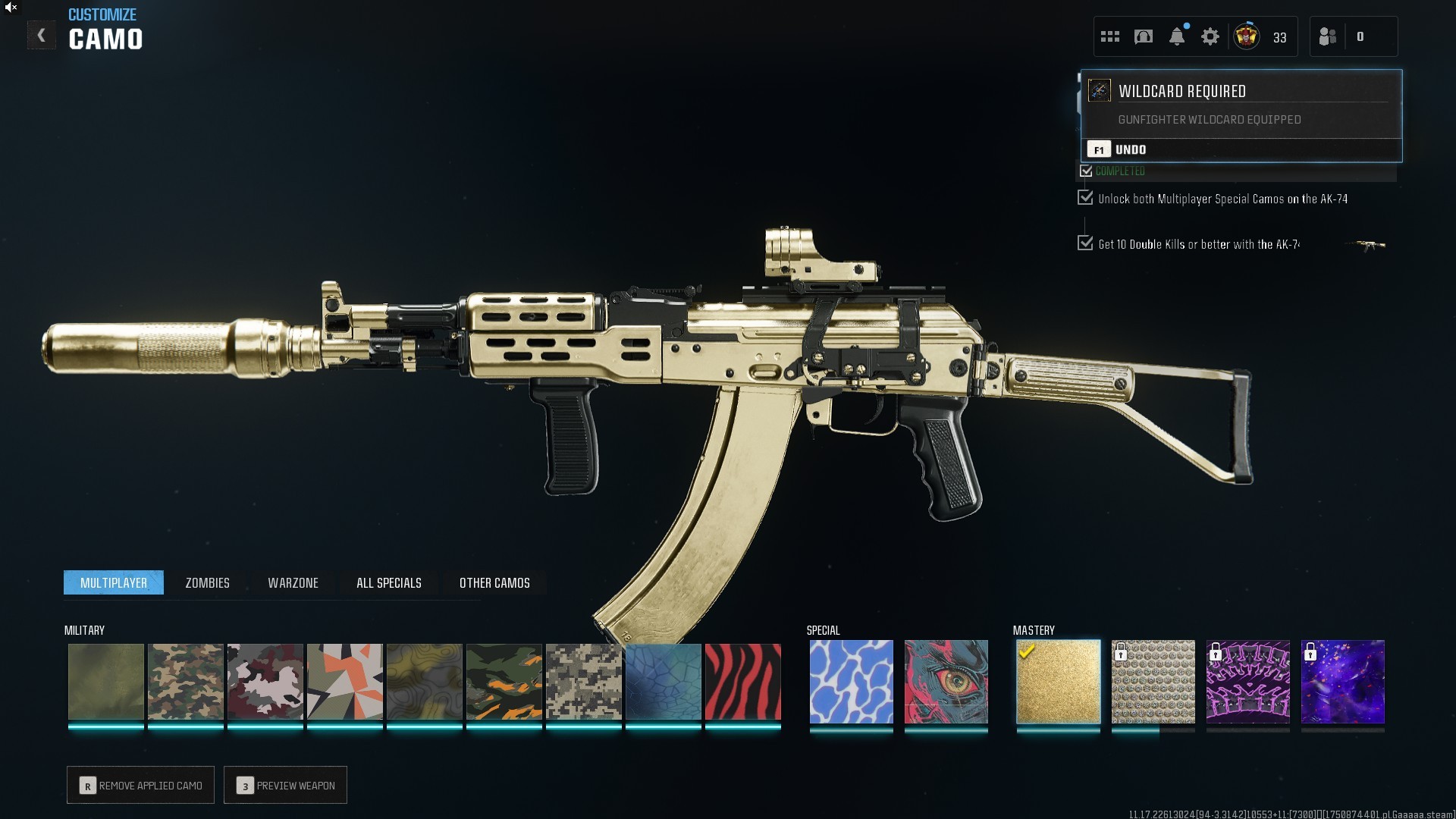Apply the red tiger stripe camo
The image size is (1456, 819).
tap(742, 682)
